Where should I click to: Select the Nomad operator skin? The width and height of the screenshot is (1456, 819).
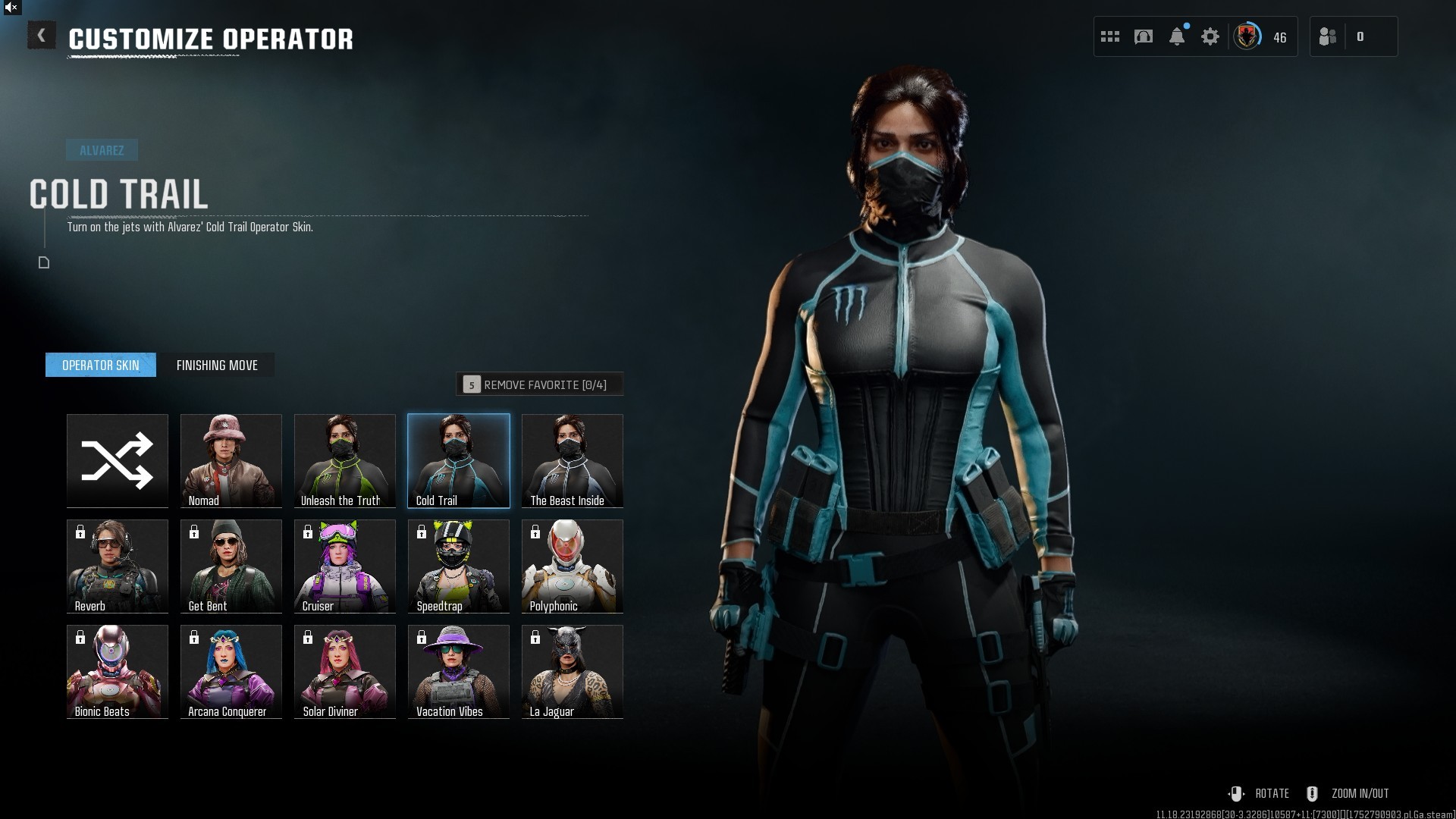(231, 460)
